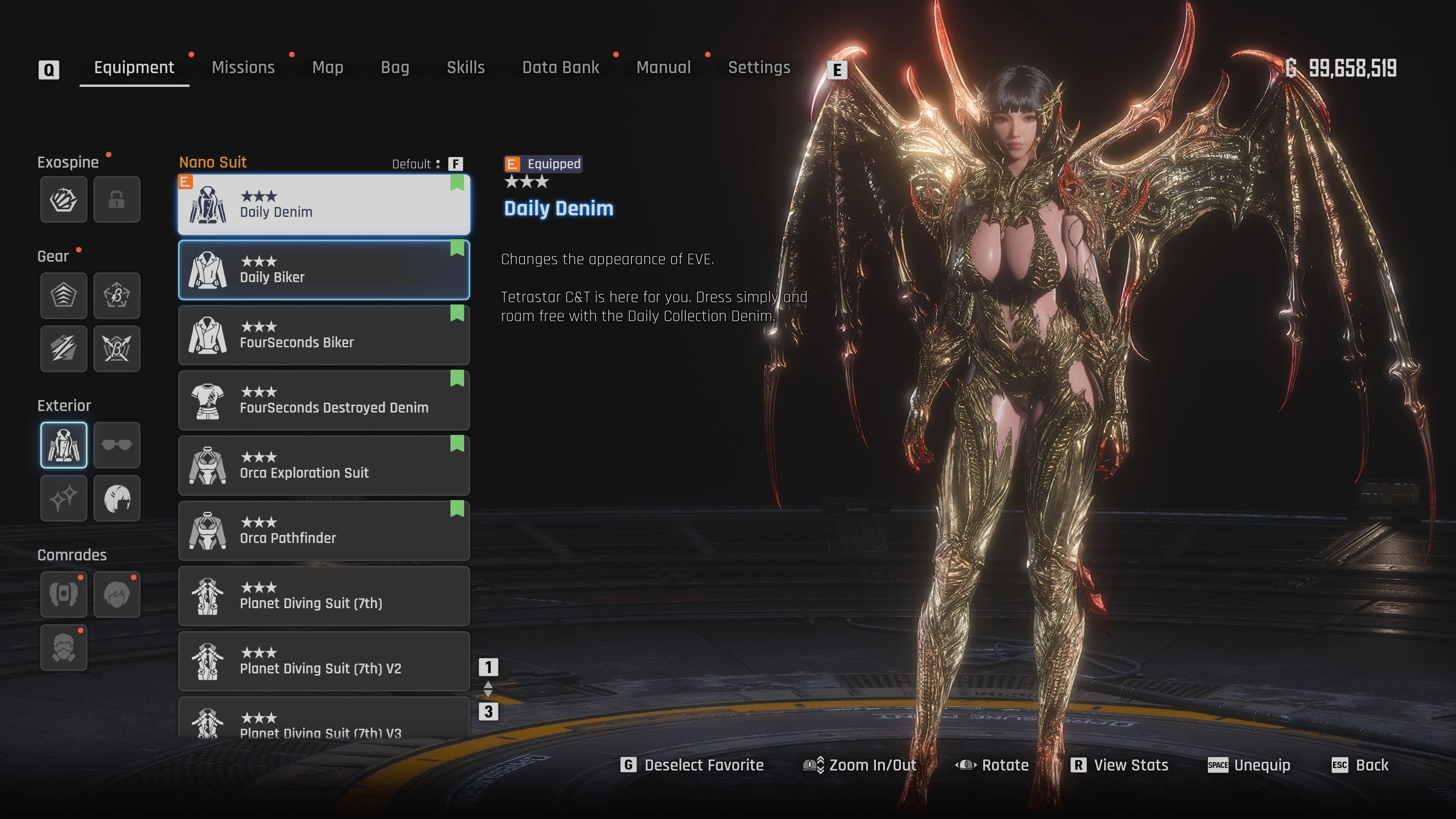Open the Map tab
The height and width of the screenshot is (819, 1456).
[x=328, y=68]
